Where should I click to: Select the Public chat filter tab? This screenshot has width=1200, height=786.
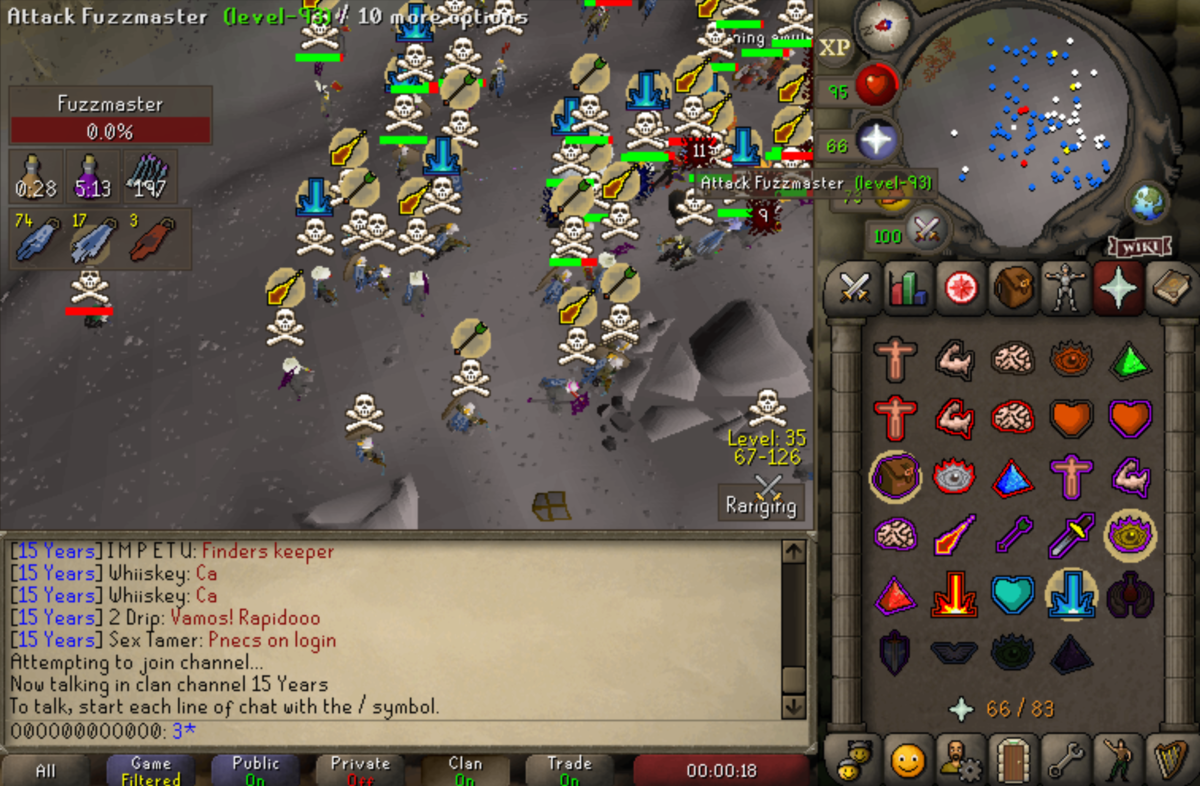pos(255,770)
